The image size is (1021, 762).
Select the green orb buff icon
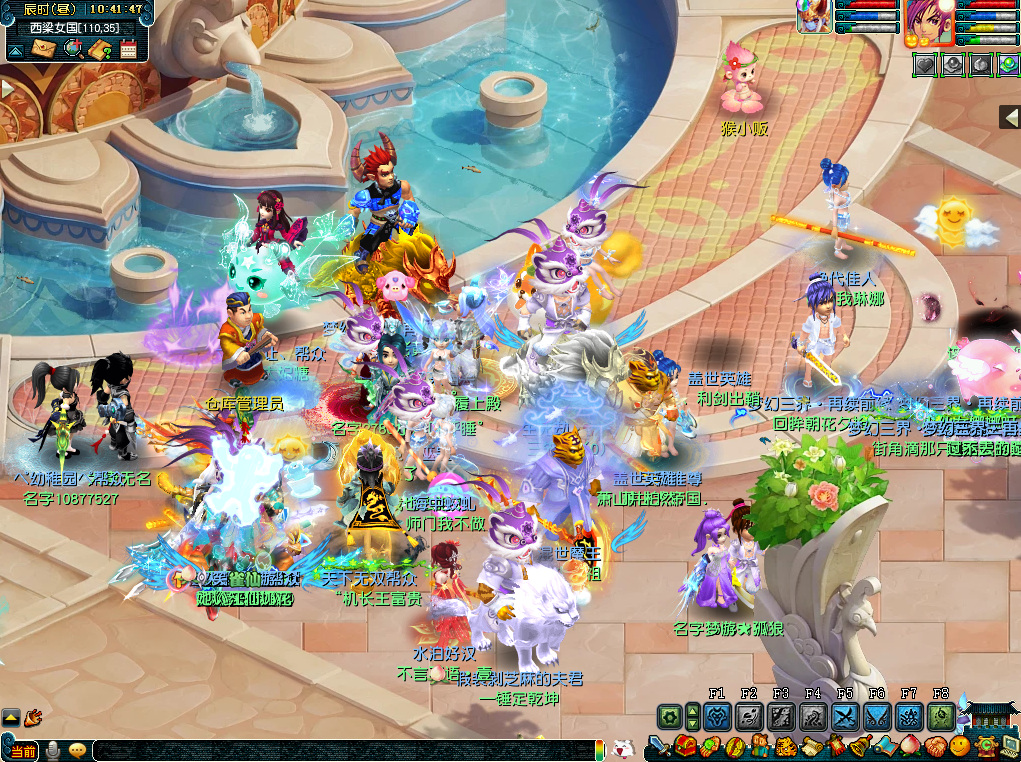1008,64
